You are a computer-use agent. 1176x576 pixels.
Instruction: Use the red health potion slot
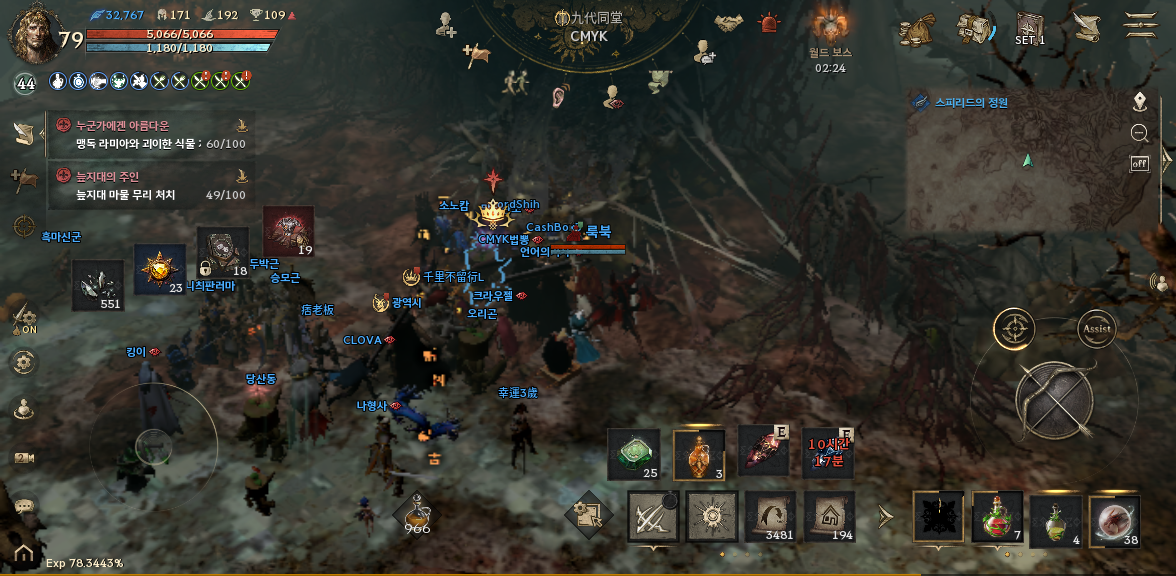997,517
